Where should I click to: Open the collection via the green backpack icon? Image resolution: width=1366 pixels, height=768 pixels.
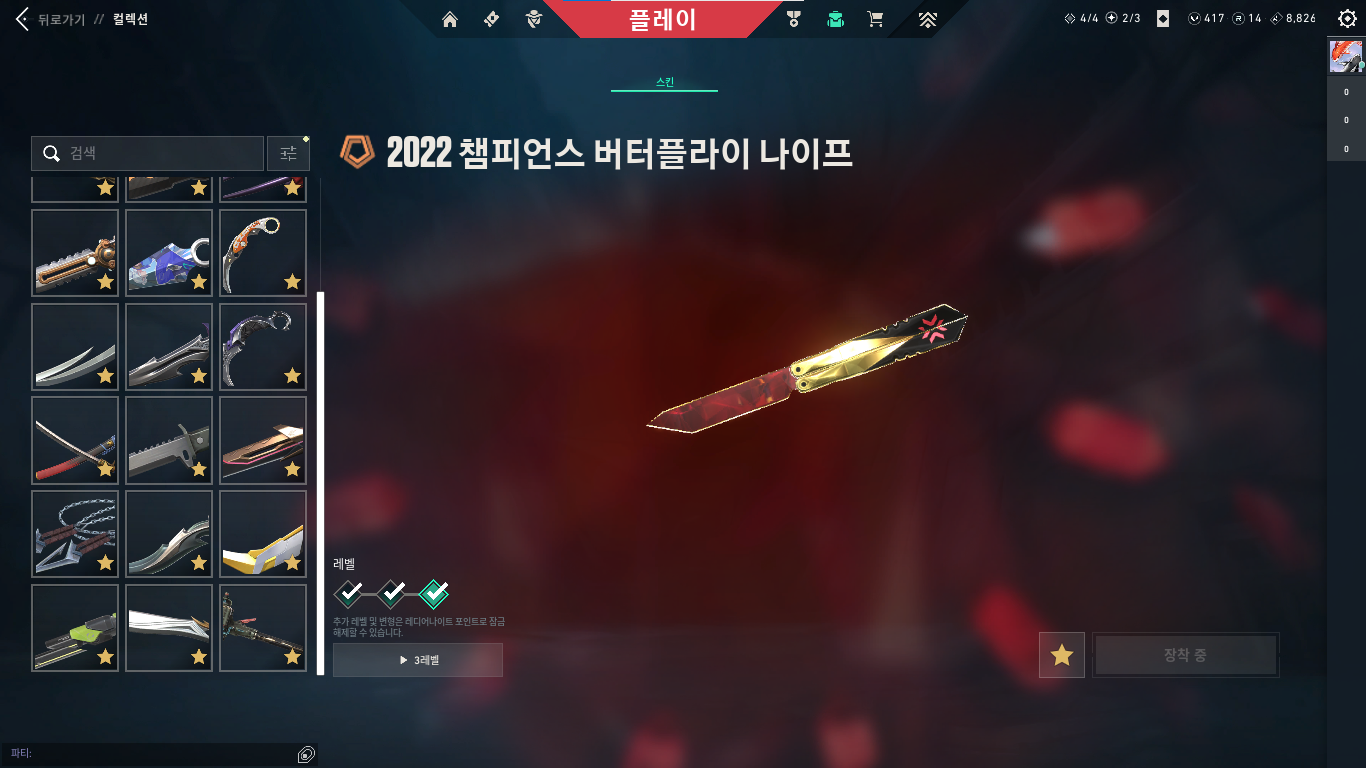835,19
